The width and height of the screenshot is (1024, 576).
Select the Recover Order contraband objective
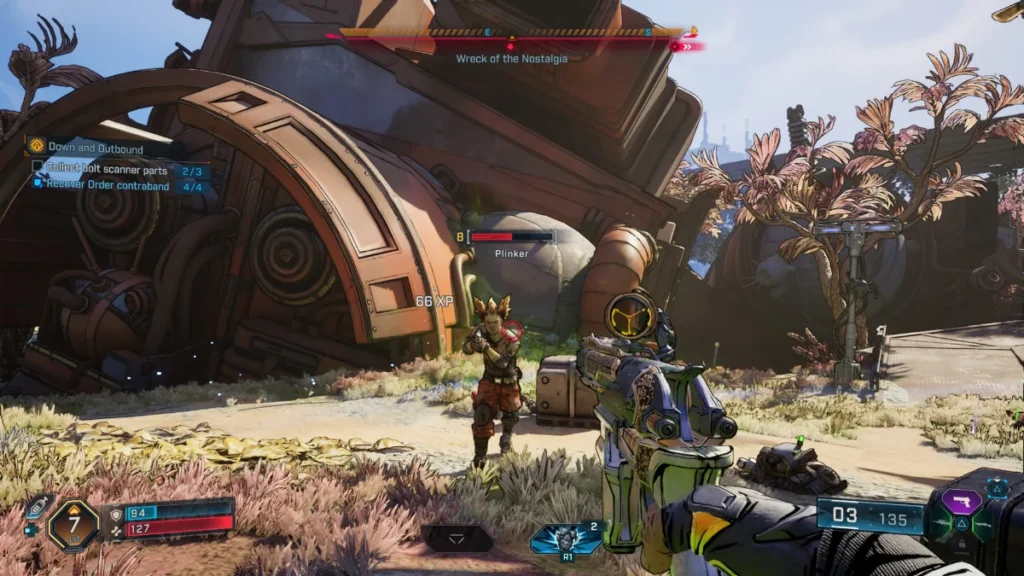coord(111,186)
